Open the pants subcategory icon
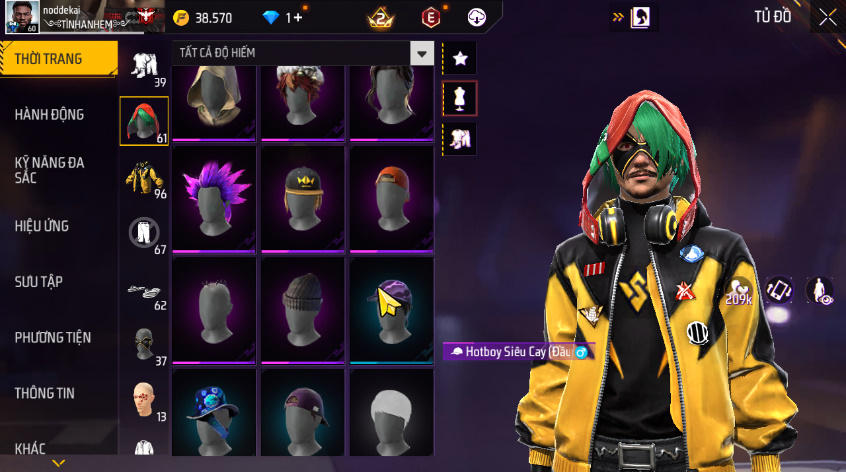This screenshot has width=846, height=472. coord(144,233)
